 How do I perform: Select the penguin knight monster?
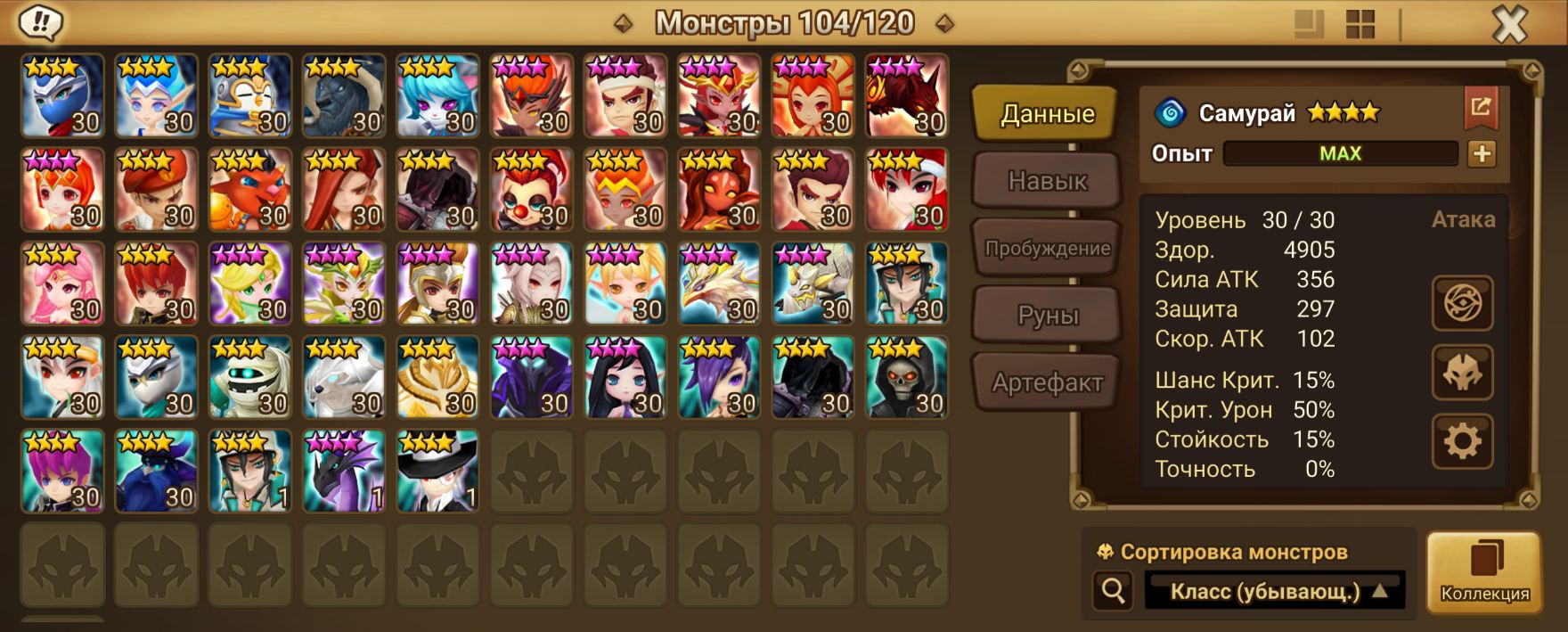coord(250,95)
